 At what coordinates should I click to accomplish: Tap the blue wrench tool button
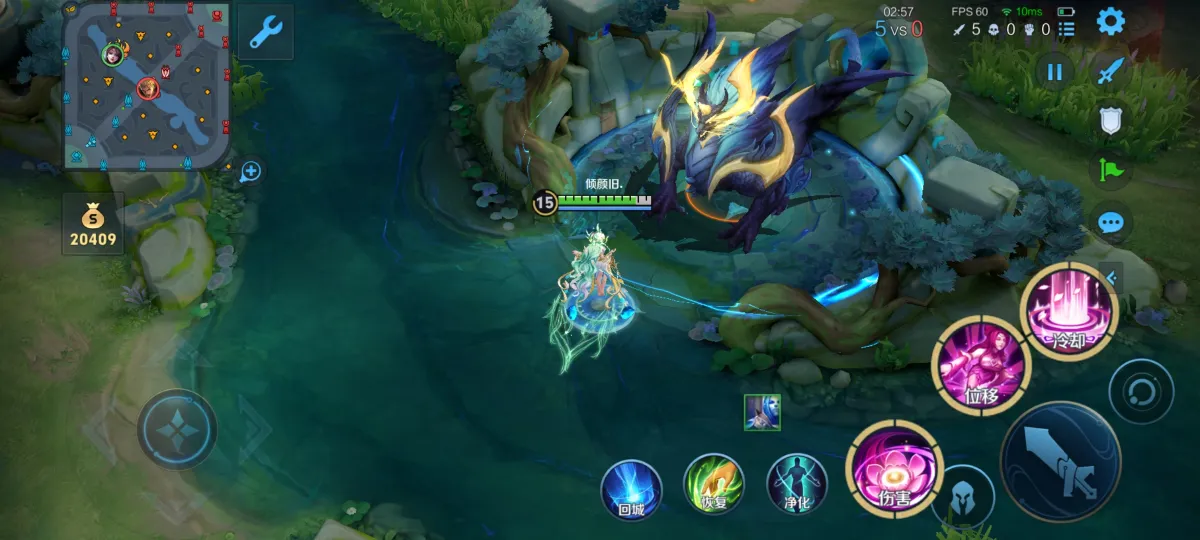click(265, 32)
